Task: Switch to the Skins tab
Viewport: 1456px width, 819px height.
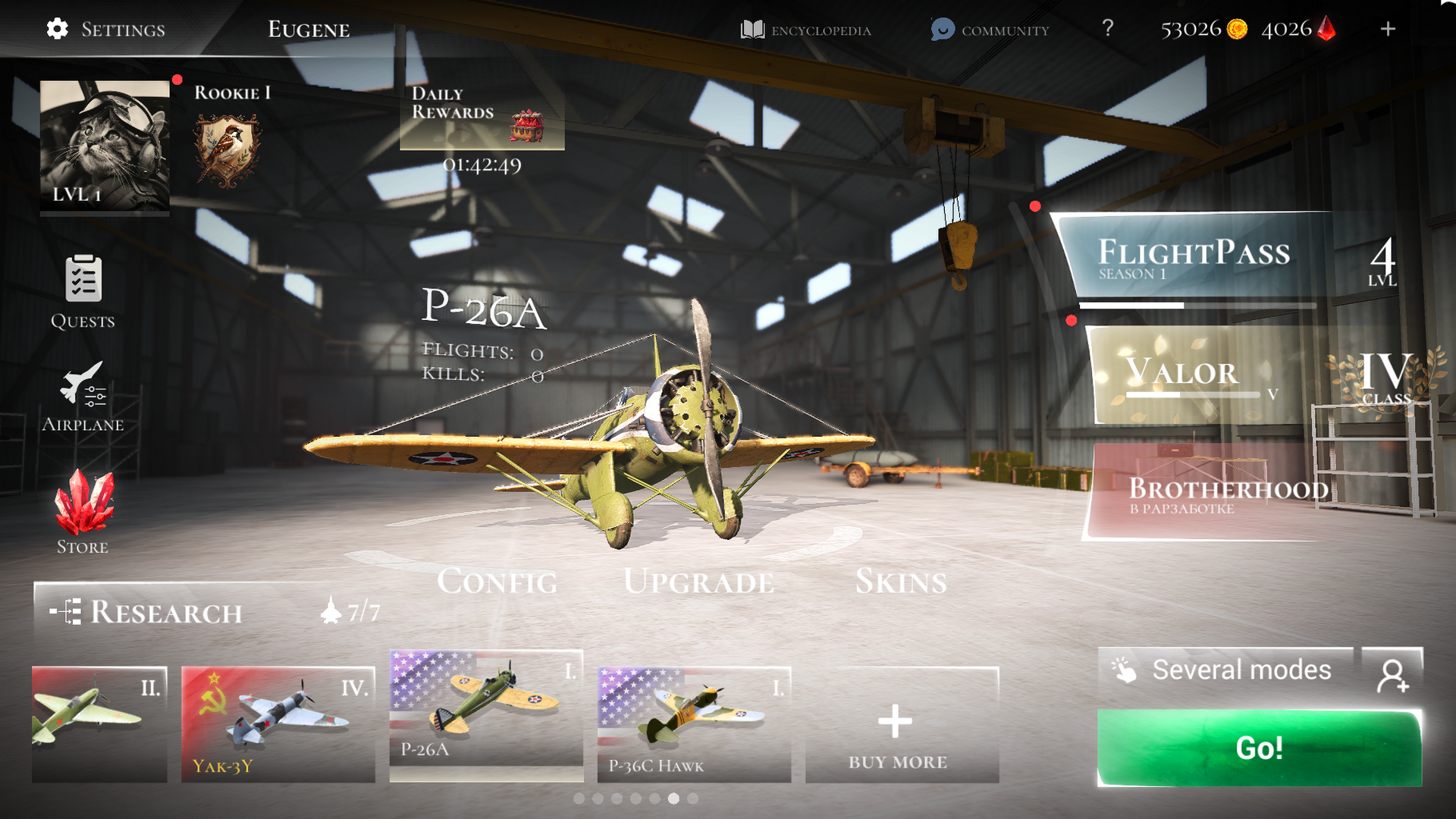Action: coord(901,582)
